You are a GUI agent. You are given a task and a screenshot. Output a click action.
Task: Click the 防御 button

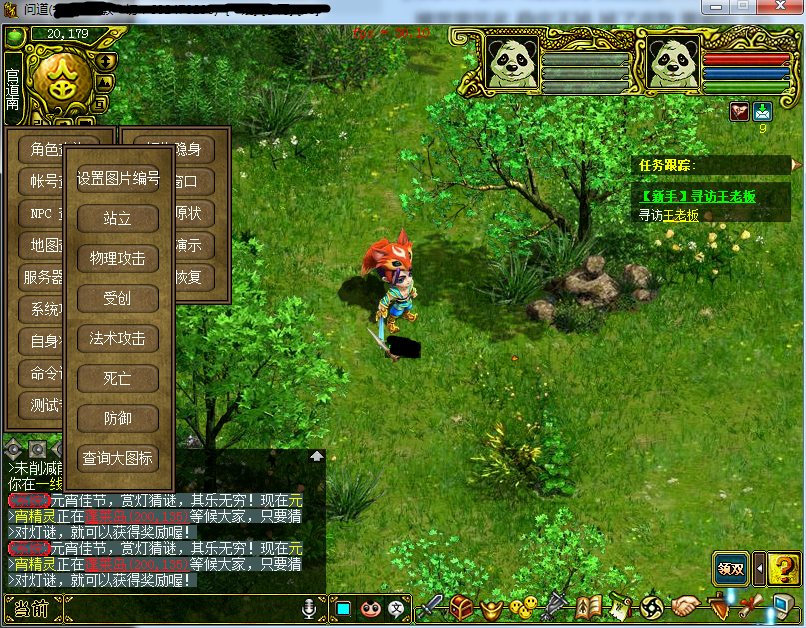click(x=118, y=418)
